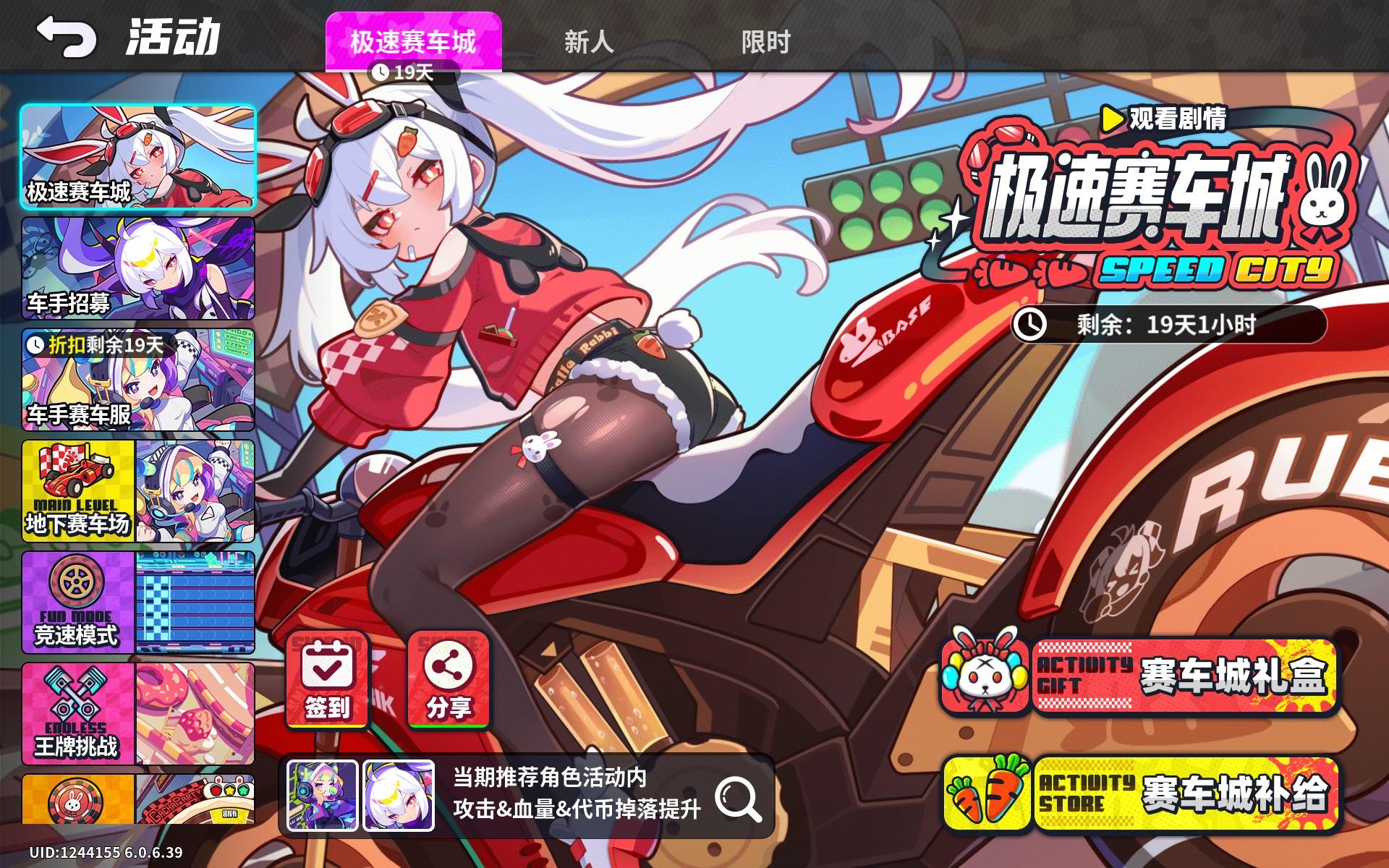Select the 极速赛车城 tab header
This screenshot has height=868, width=1389.
click(415, 42)
